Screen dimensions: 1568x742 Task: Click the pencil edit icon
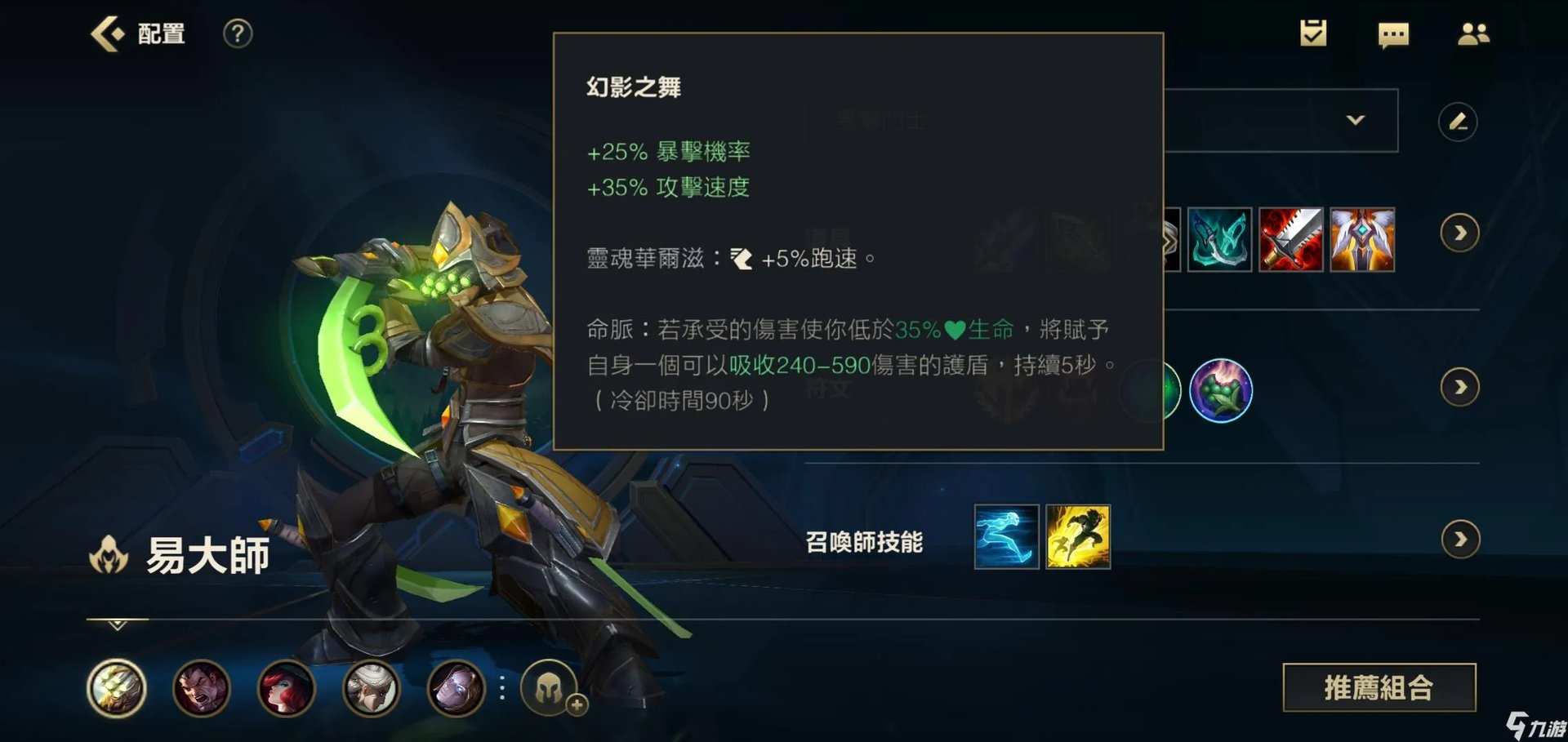(x=1459, y=120)
